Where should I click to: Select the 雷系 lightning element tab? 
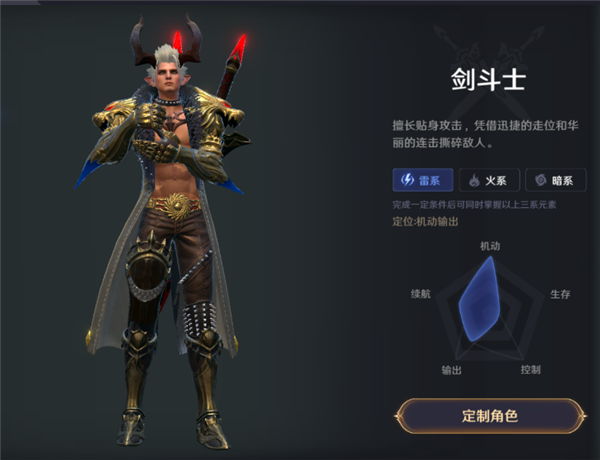pyautogui.click(x=422, y=180)
